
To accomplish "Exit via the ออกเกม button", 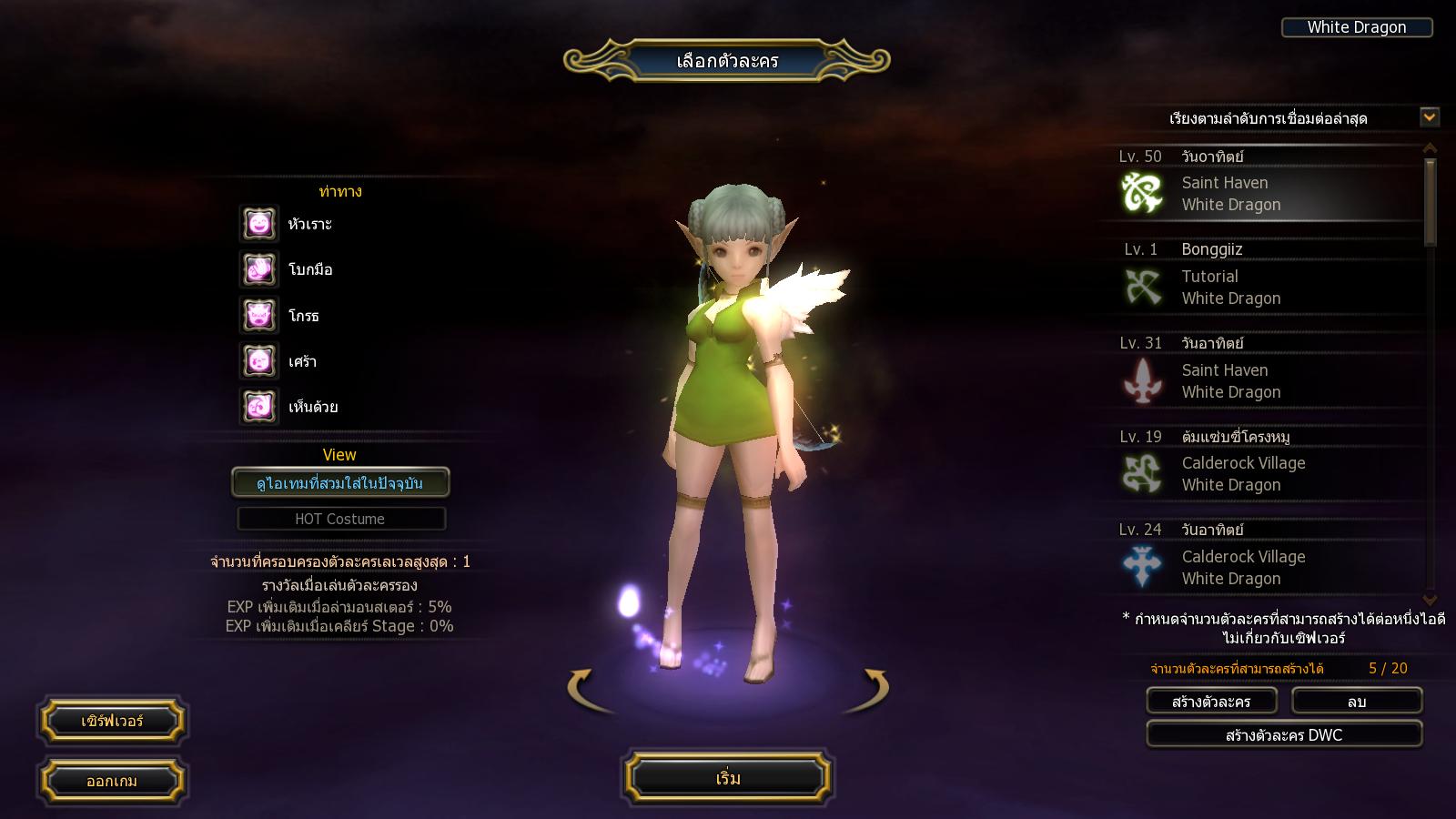I will click(112, 781).
